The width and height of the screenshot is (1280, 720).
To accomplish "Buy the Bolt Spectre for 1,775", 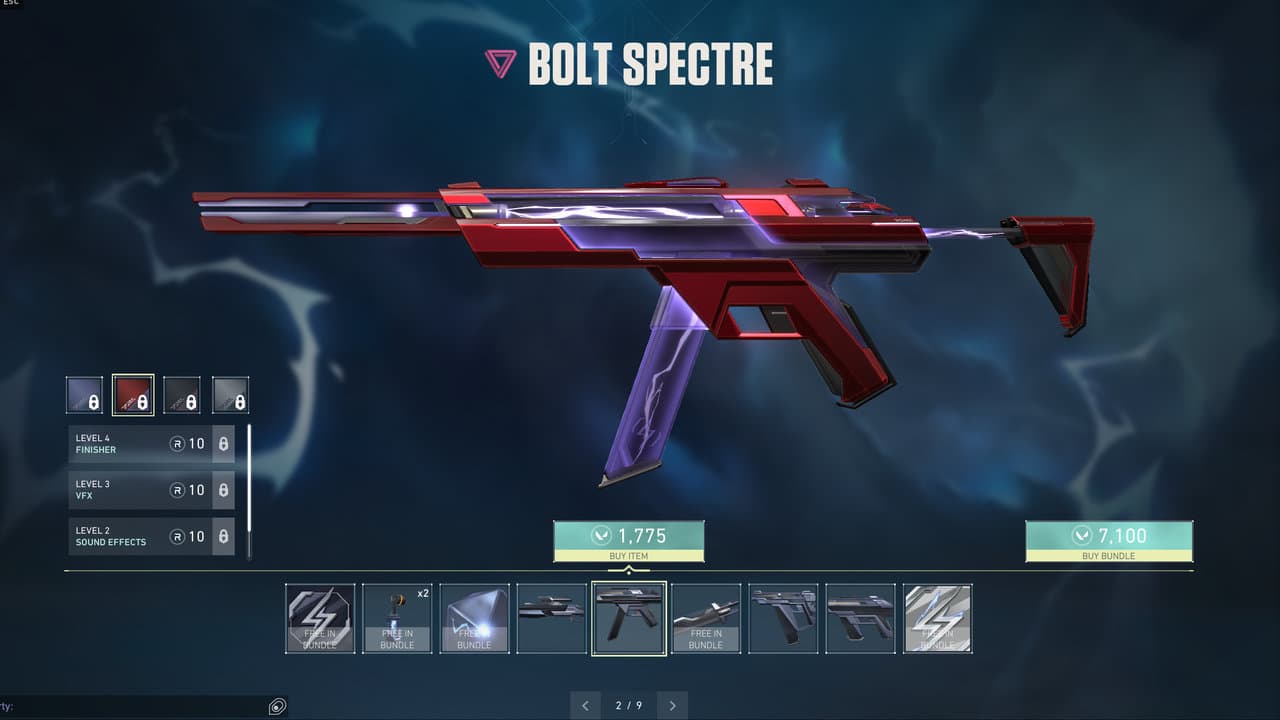I will (x=628, y=540).
